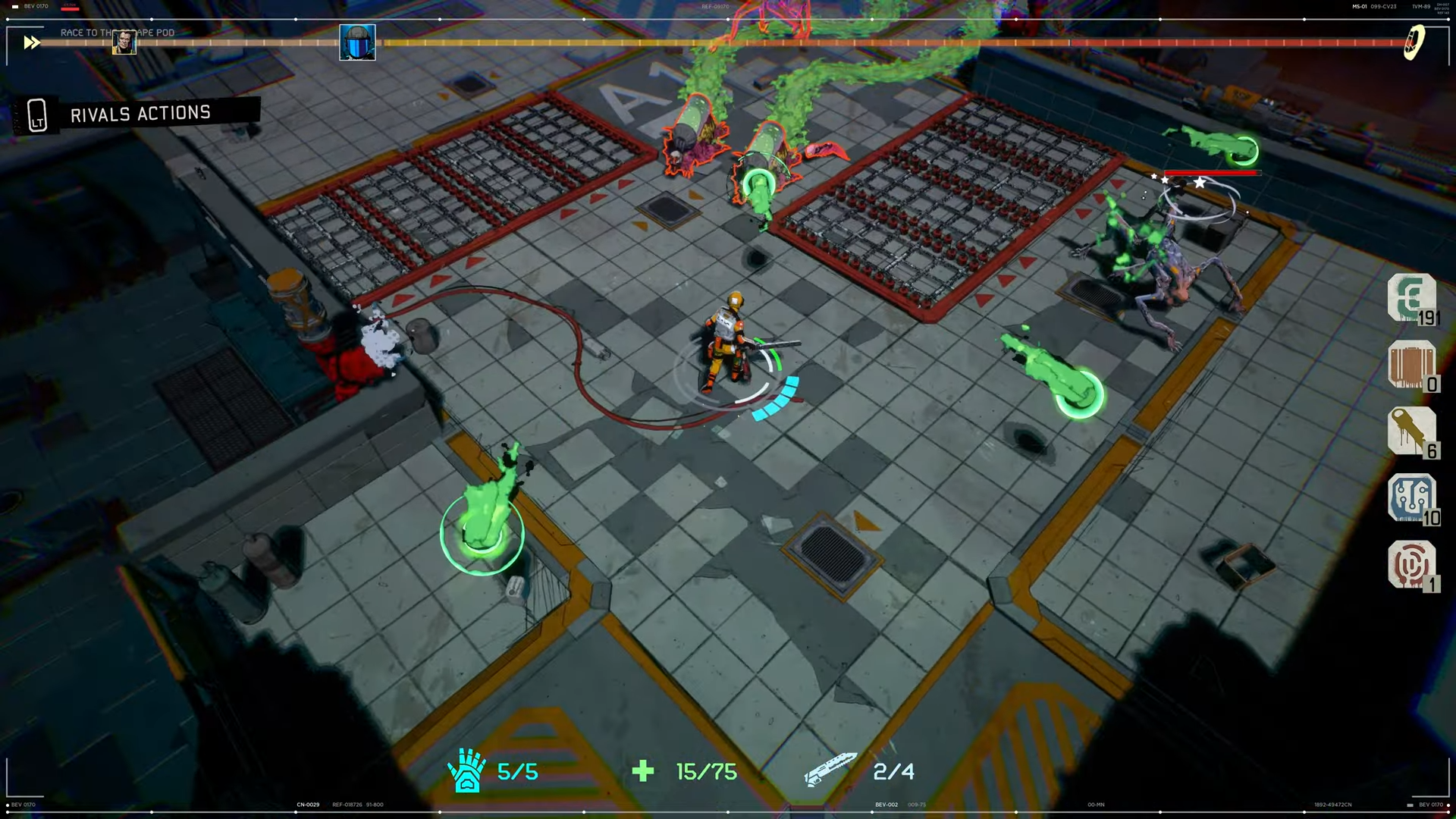Select the cyan hand icon at the bottom
Viewport: 1456px width, 819px height.
466,770
